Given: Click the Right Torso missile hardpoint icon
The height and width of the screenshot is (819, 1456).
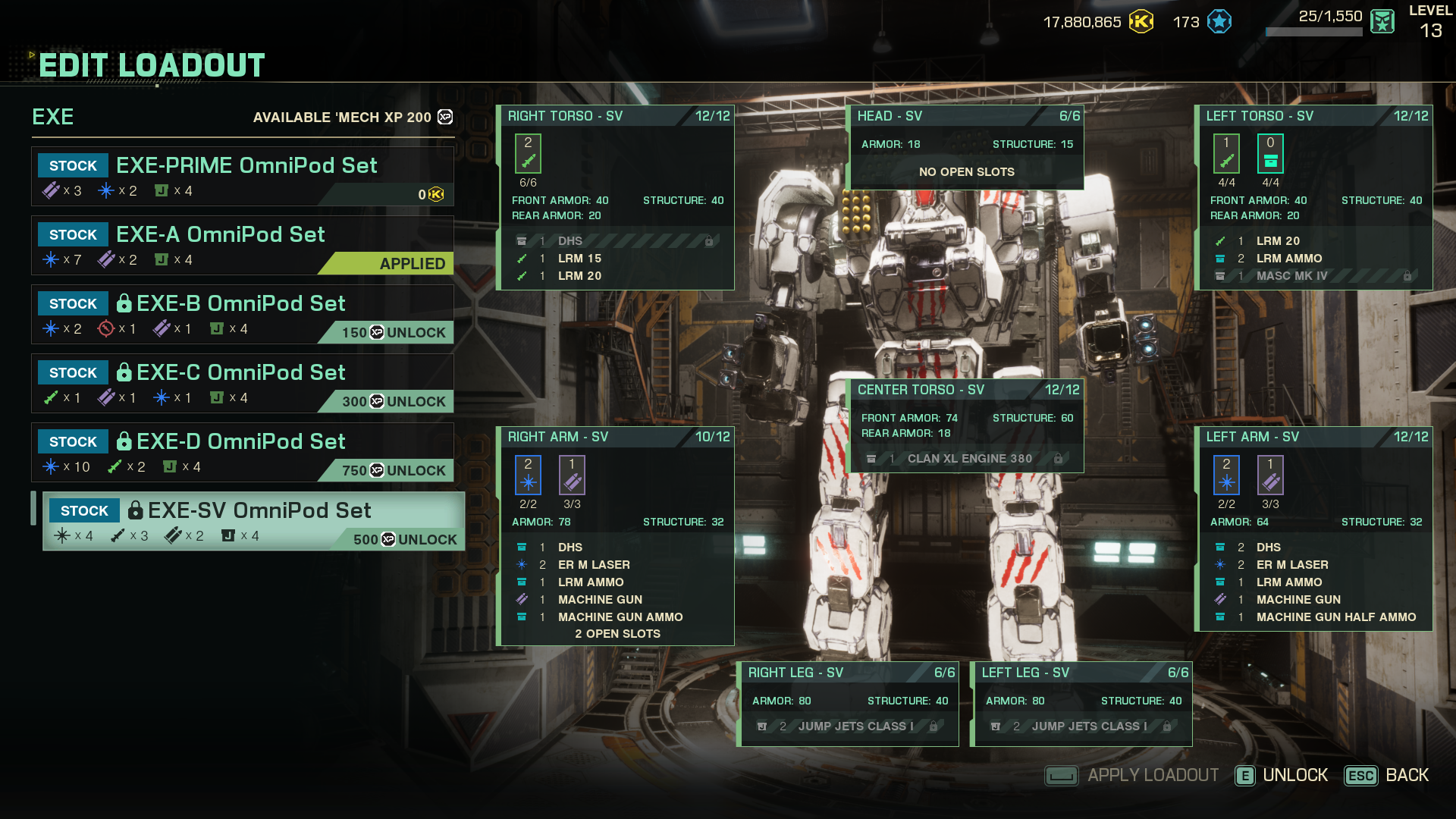Looking at the screenshot, I should pos(528,154).
